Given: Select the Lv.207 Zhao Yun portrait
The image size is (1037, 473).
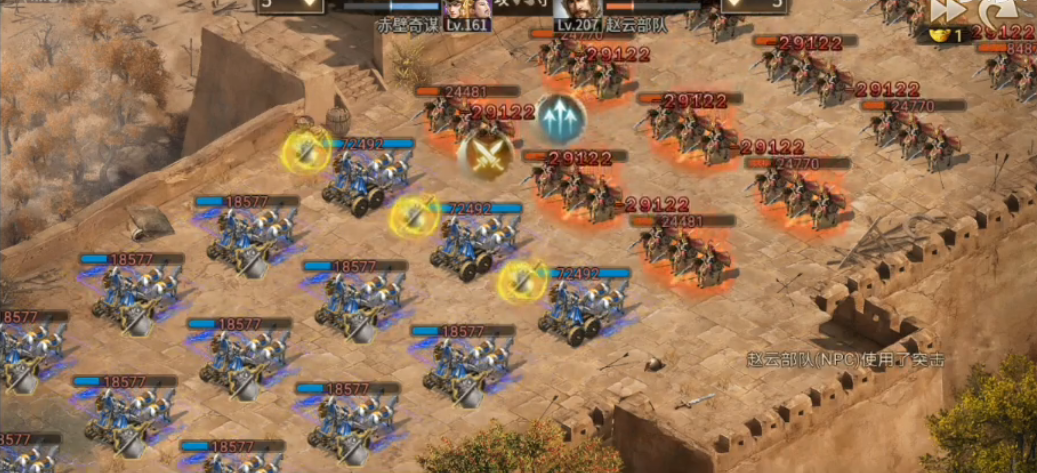Looking at the screenshot, I should tap(578, 13).
